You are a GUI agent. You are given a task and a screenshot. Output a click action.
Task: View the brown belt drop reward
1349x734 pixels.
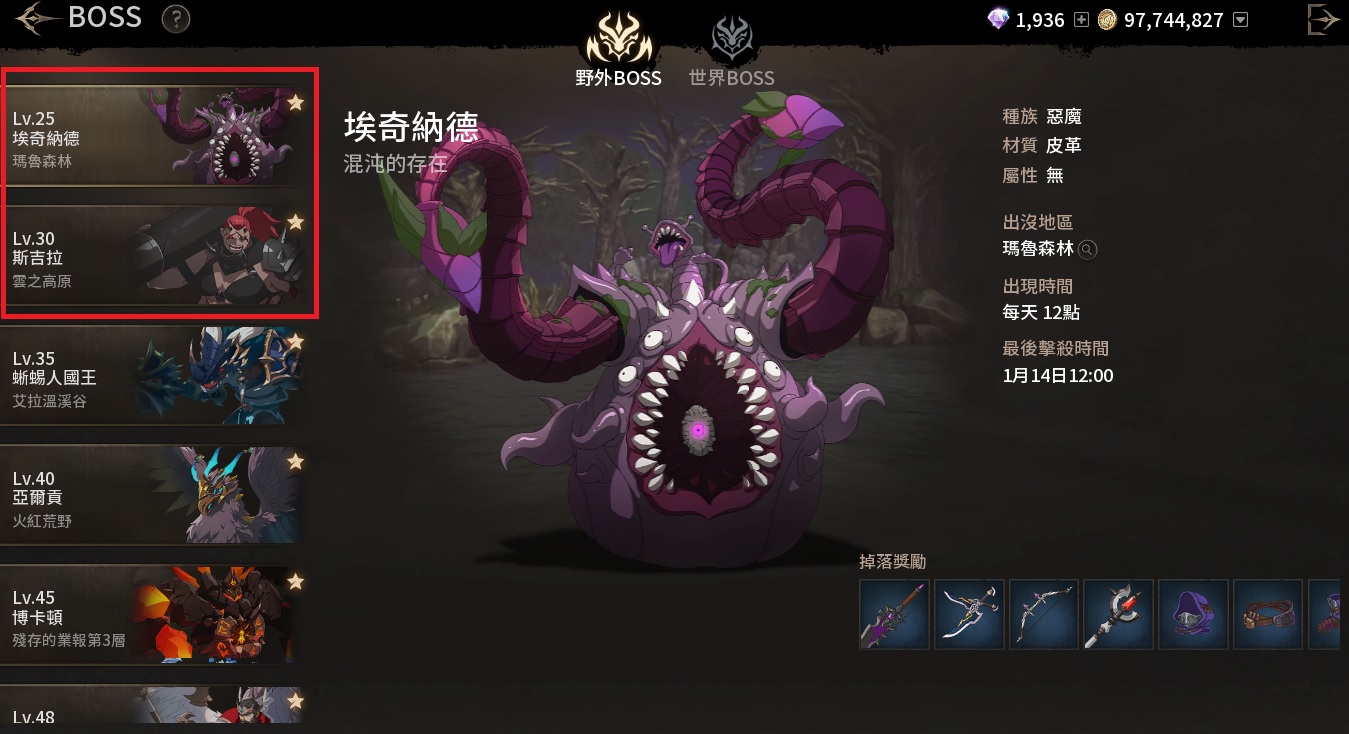tap(1268, 614)
